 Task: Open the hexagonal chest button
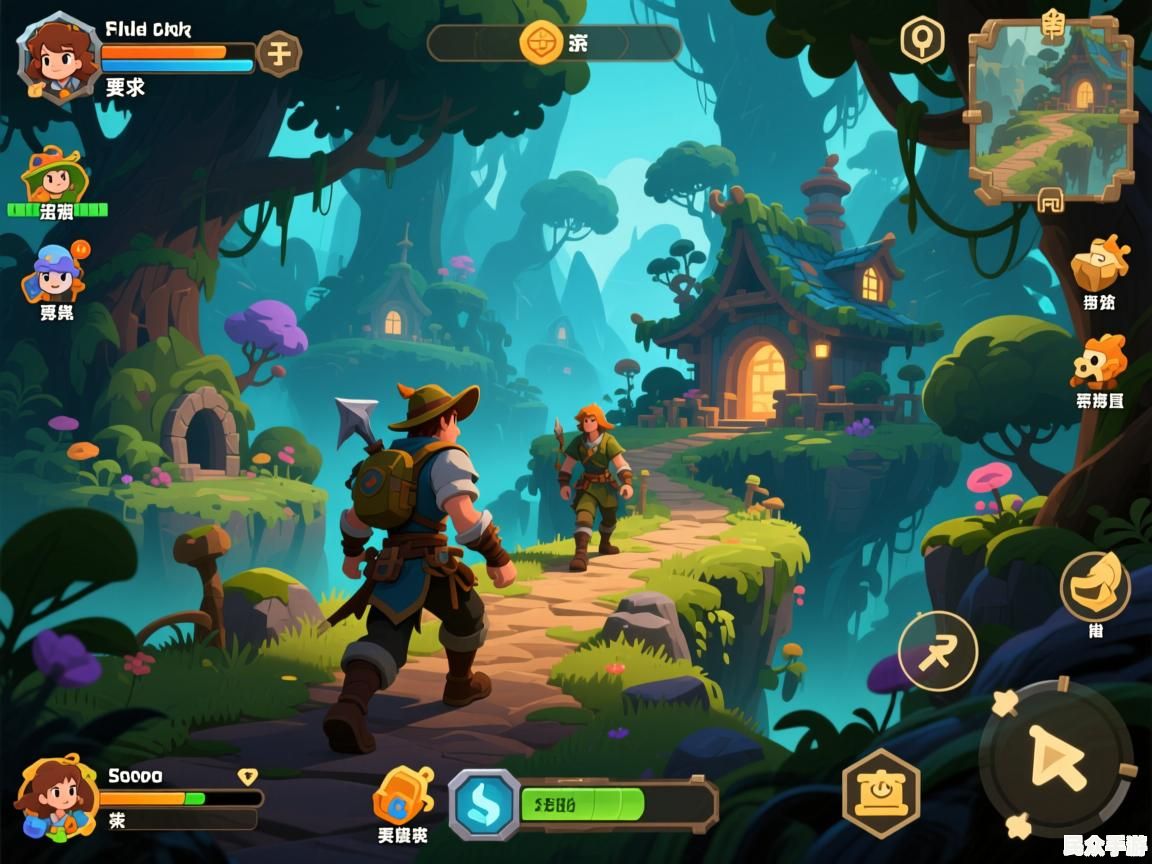[880, 792]
